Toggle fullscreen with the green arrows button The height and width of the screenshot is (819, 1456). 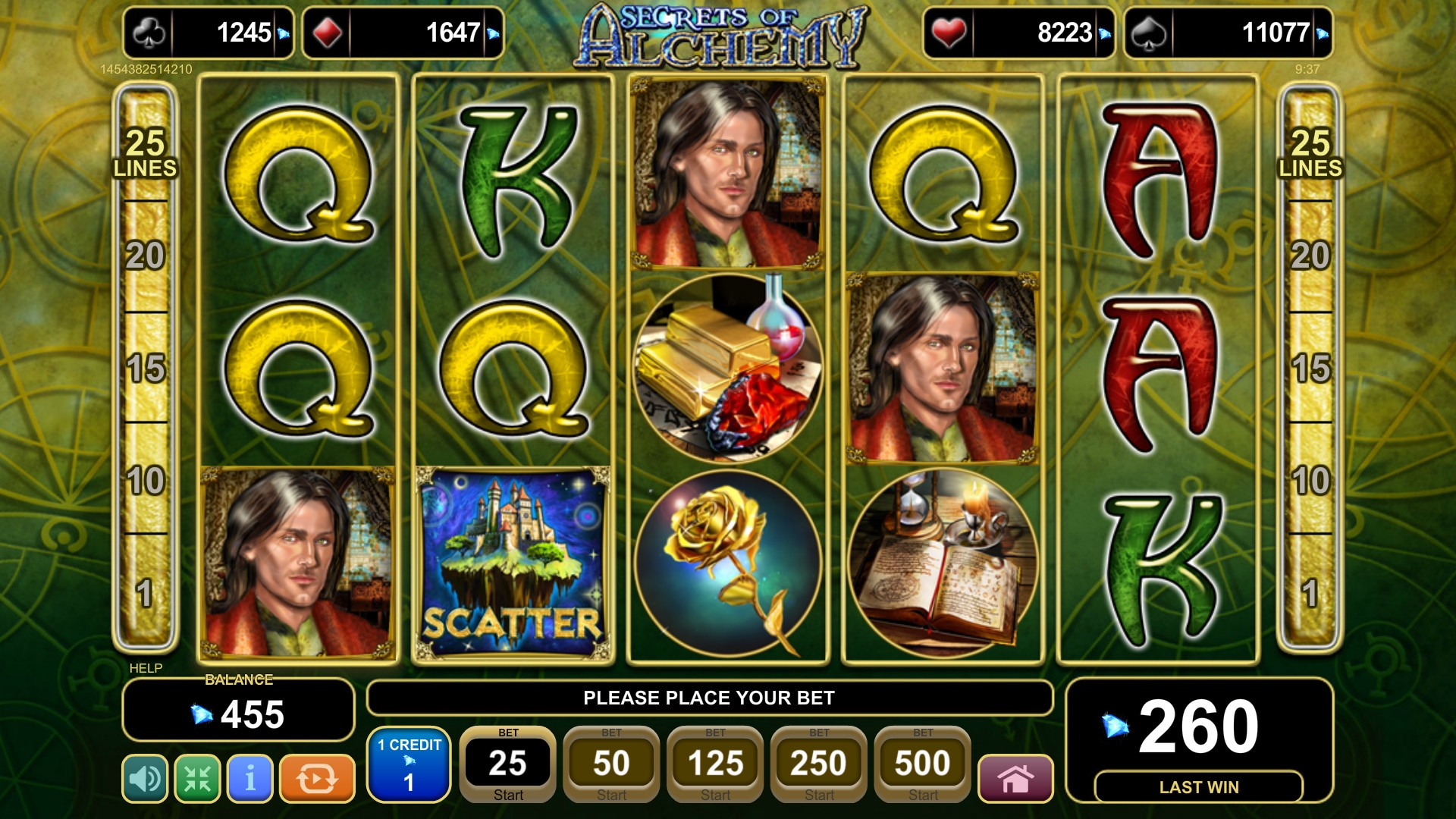coord(197,778)
